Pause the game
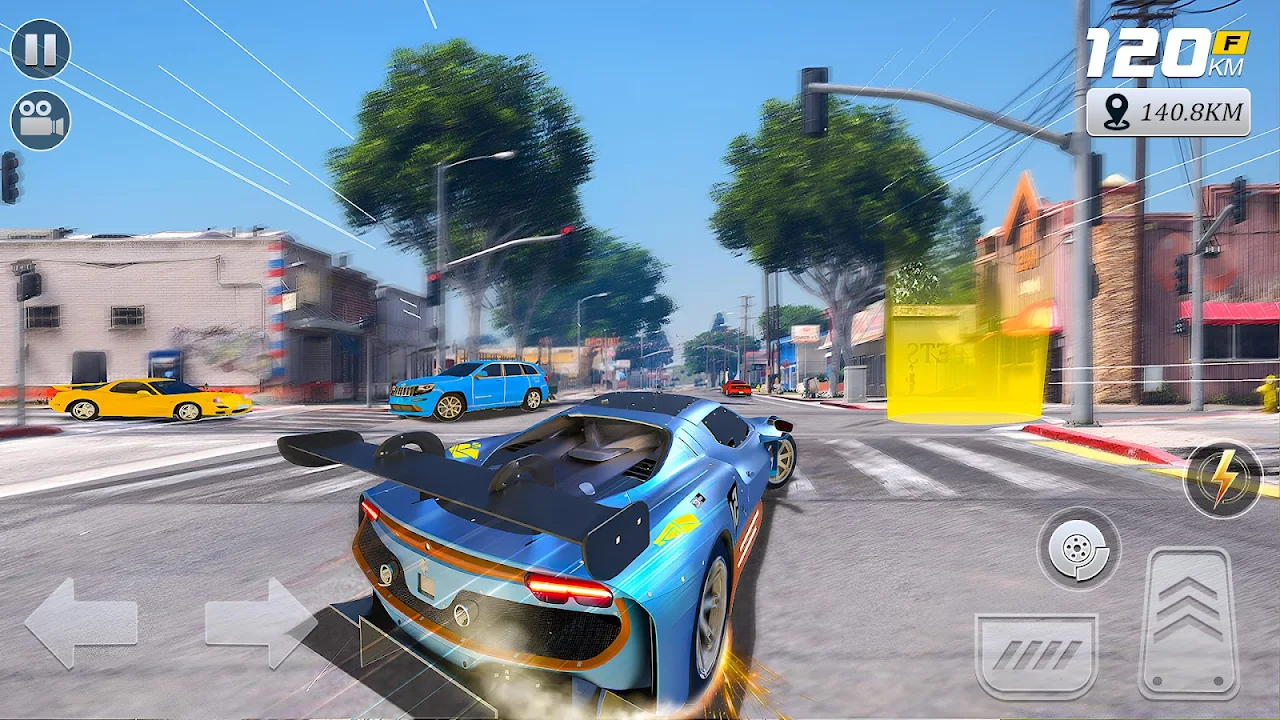 click(40, 49)
